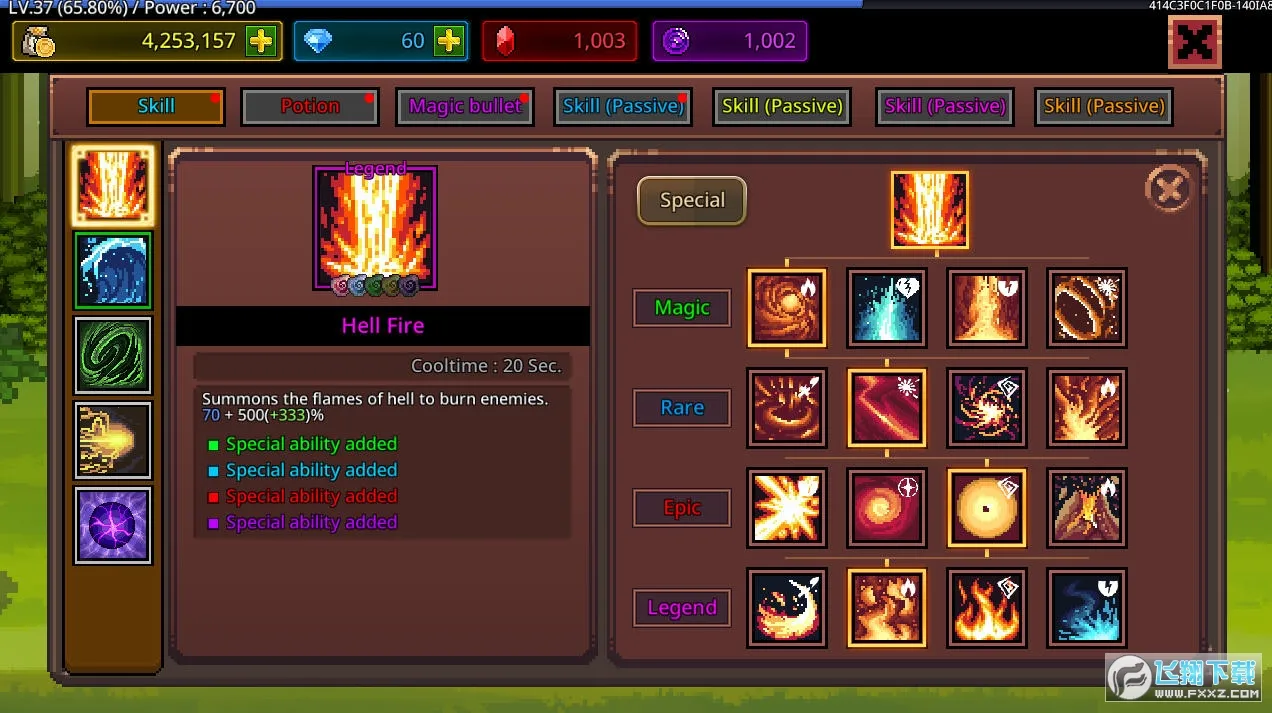Close the skill screen with the red X

tap(1194, 42)
